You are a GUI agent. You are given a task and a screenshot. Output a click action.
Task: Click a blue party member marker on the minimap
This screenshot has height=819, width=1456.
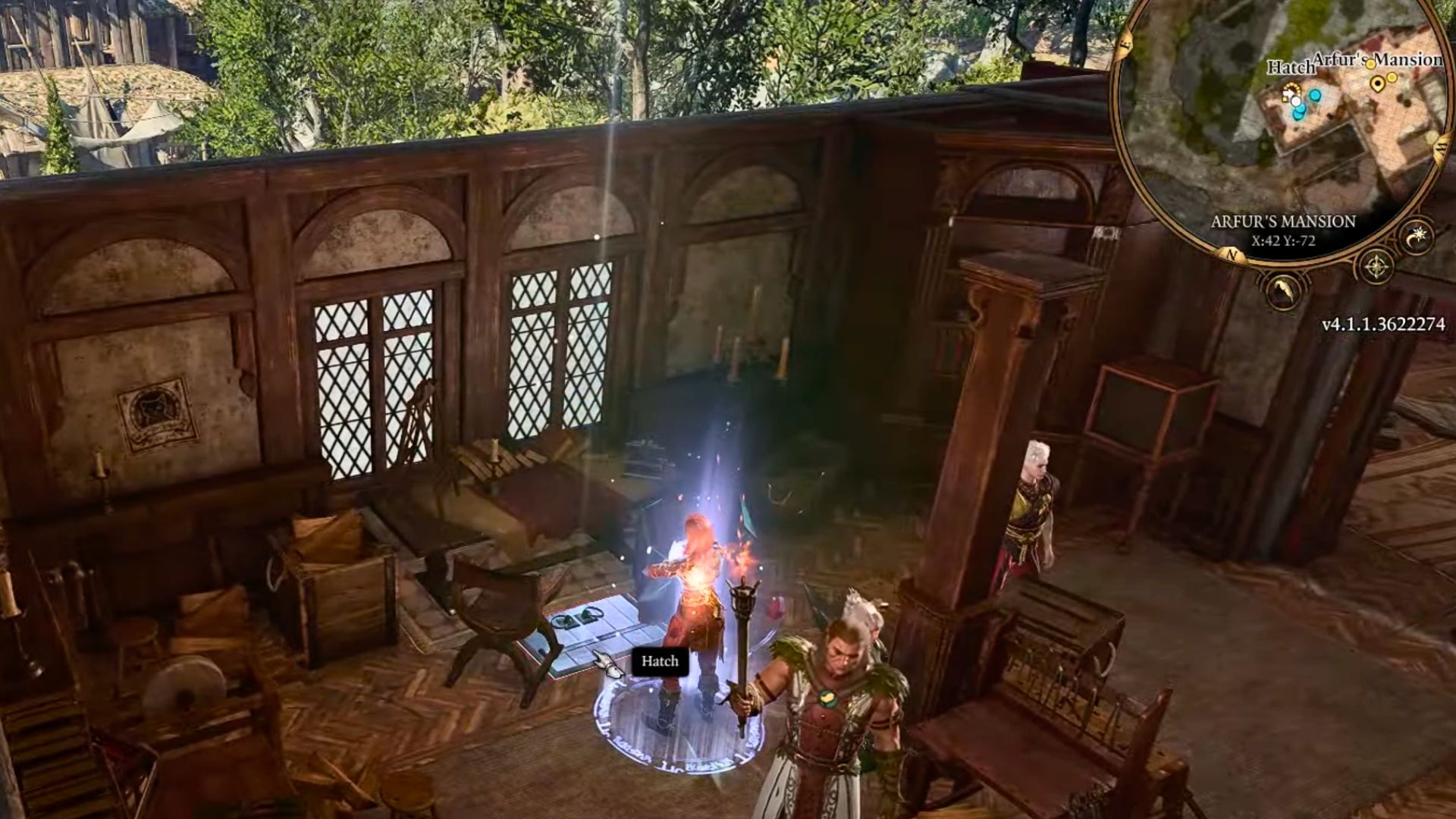click(x=1315, y=94)
